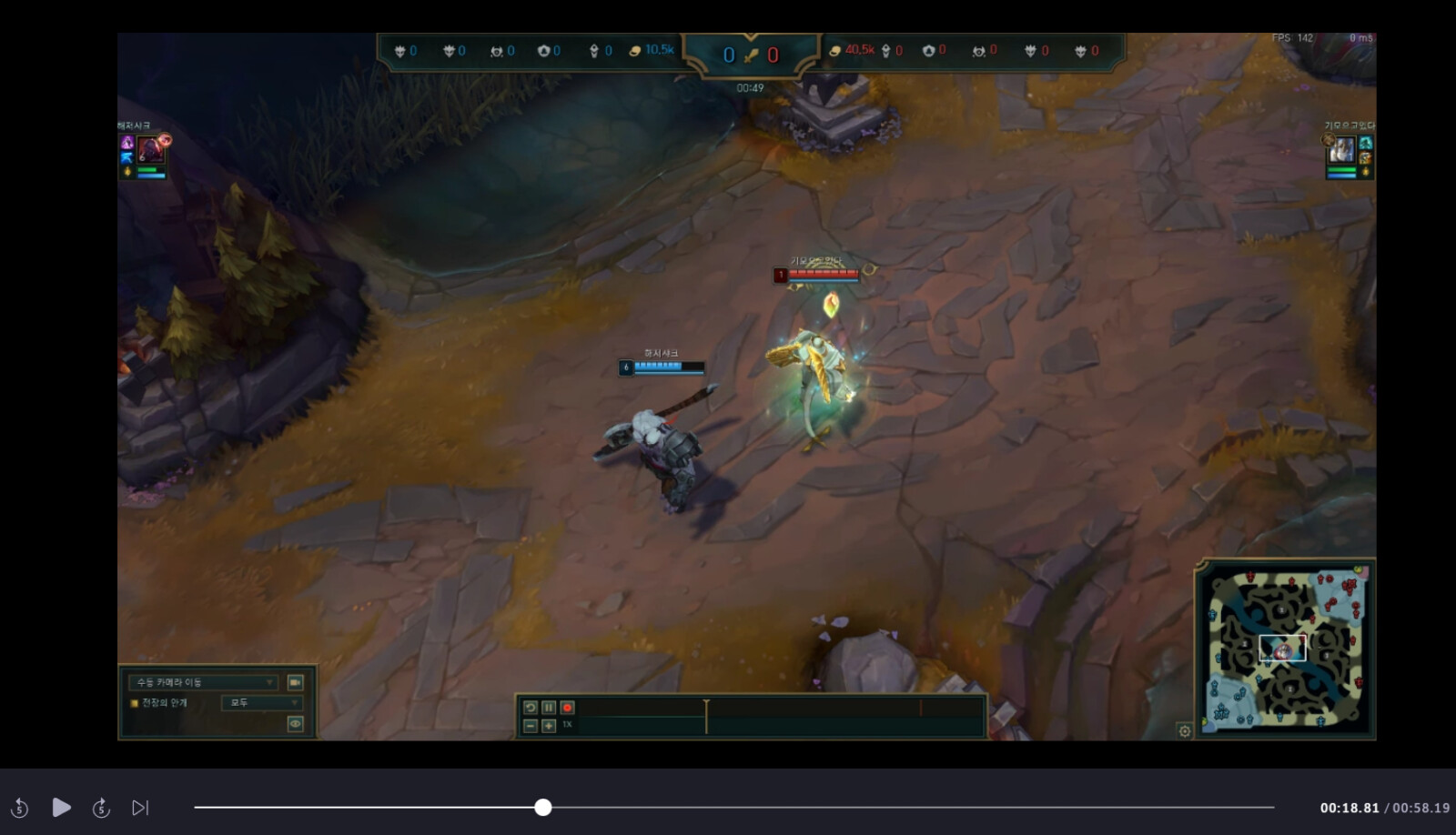This screenshot has width=1456, height=835.
Task: Open the manual camera movement dropdown
Action: click(x=204, y=682)
